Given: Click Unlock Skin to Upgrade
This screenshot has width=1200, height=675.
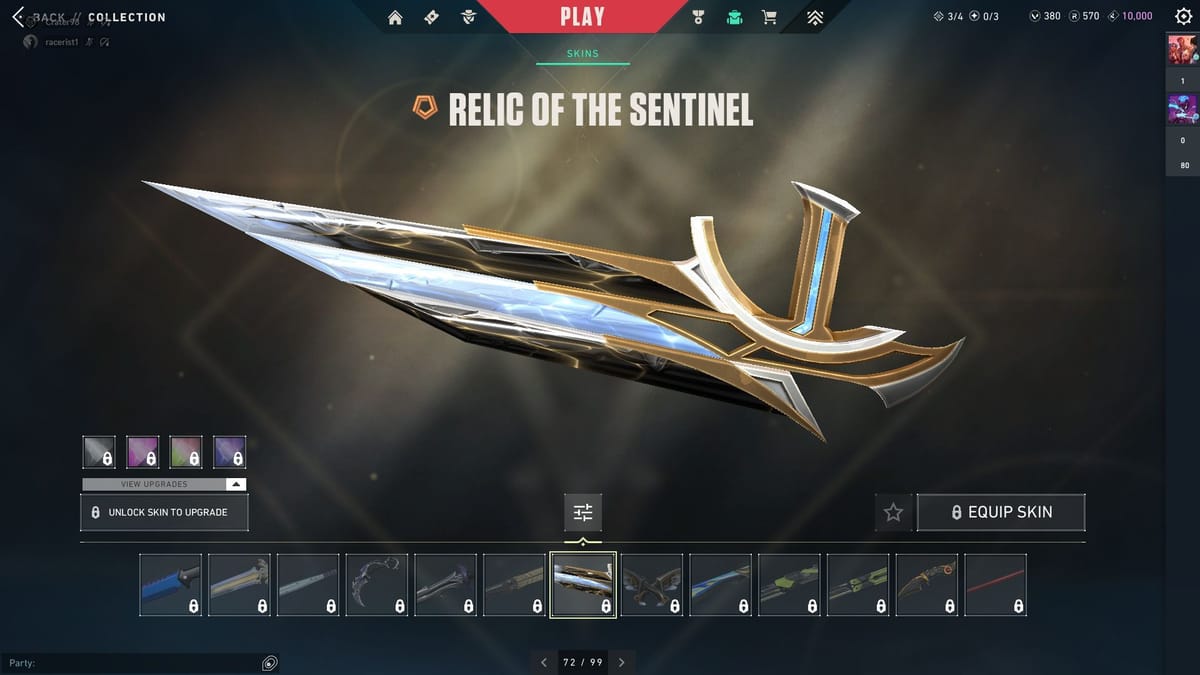Looking at the screenshot, I should (164, 512).
